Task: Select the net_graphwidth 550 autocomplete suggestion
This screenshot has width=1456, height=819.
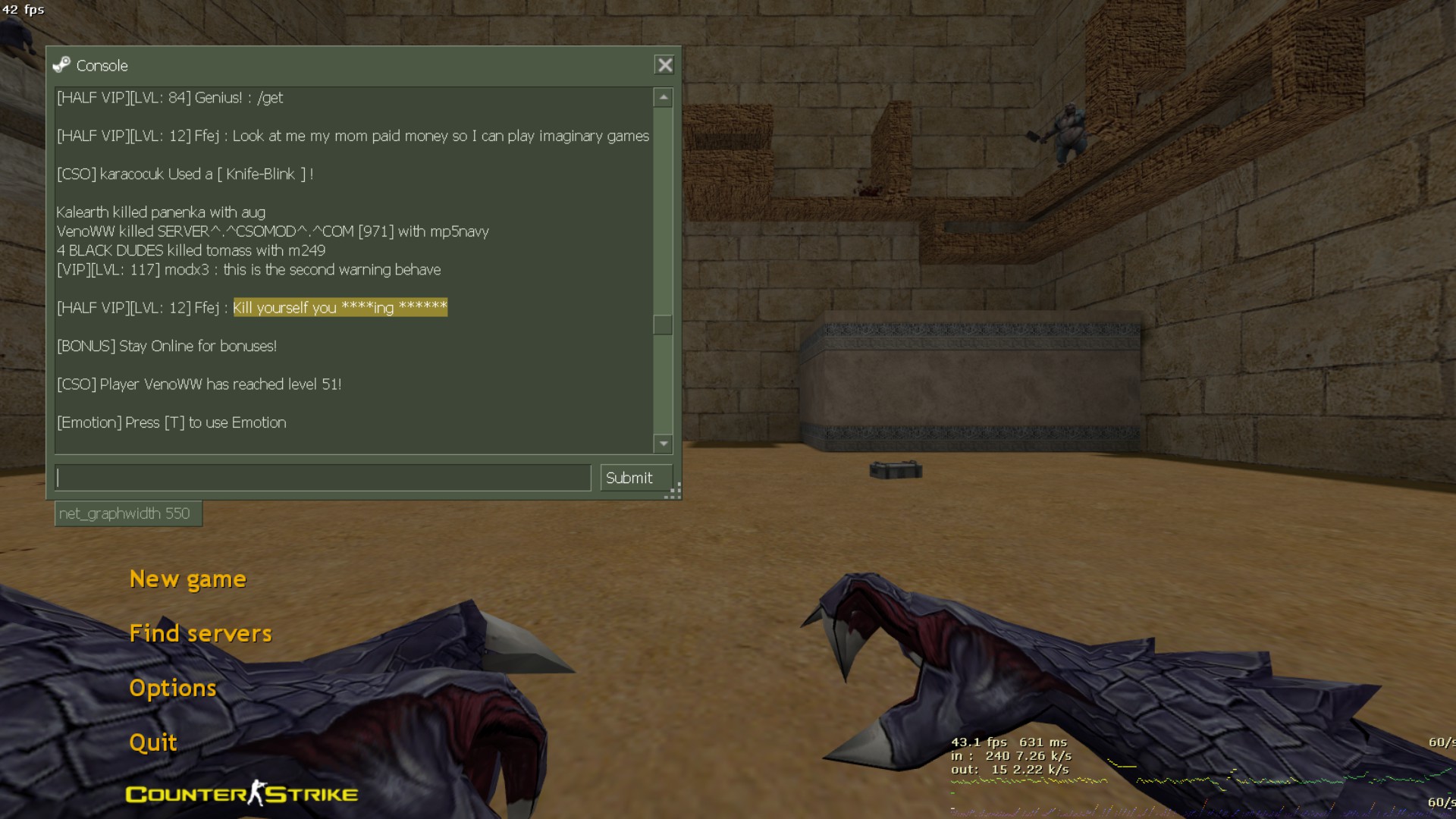Action: coord(125,513)
